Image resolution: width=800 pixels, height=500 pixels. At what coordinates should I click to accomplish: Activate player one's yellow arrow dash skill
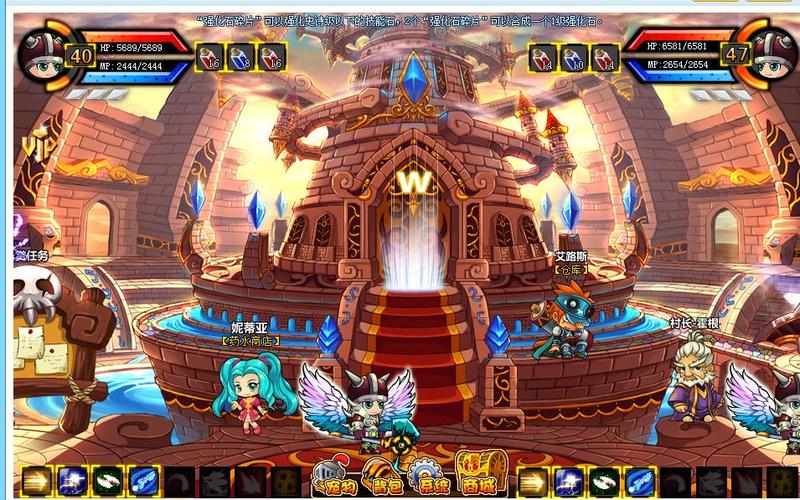pyautogui.click(x=36, y=482)
